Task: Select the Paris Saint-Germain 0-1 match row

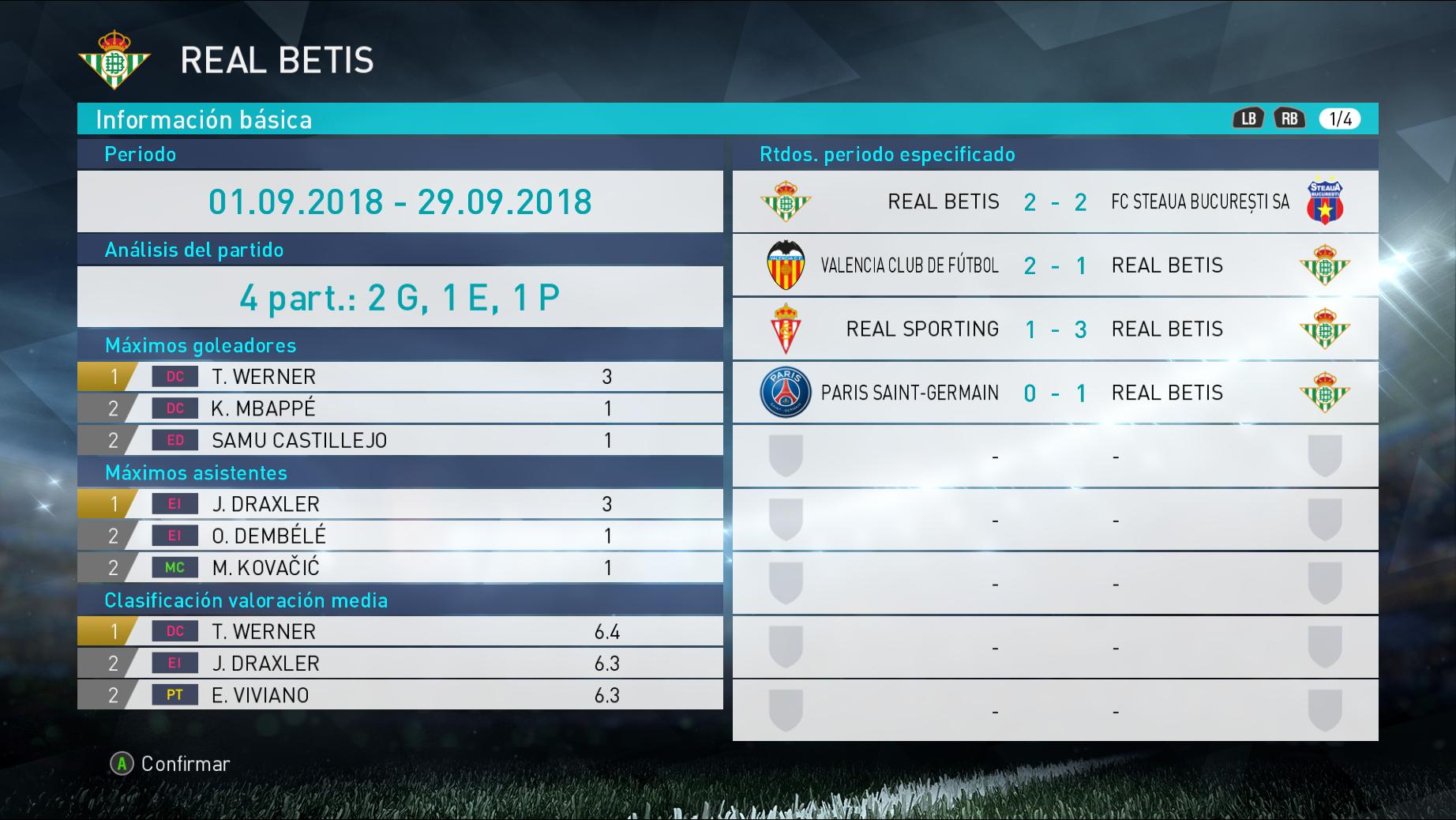Action: [x=1055, y=393]
